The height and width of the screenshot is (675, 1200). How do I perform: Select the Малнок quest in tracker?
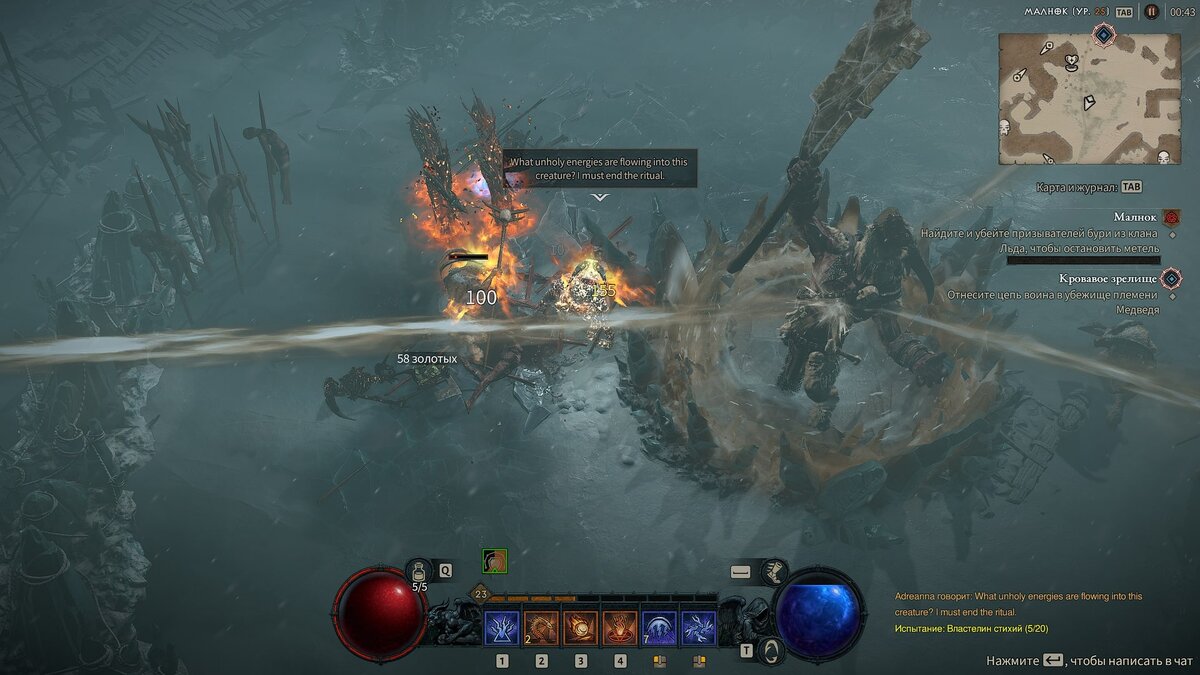pos(1134,217)
